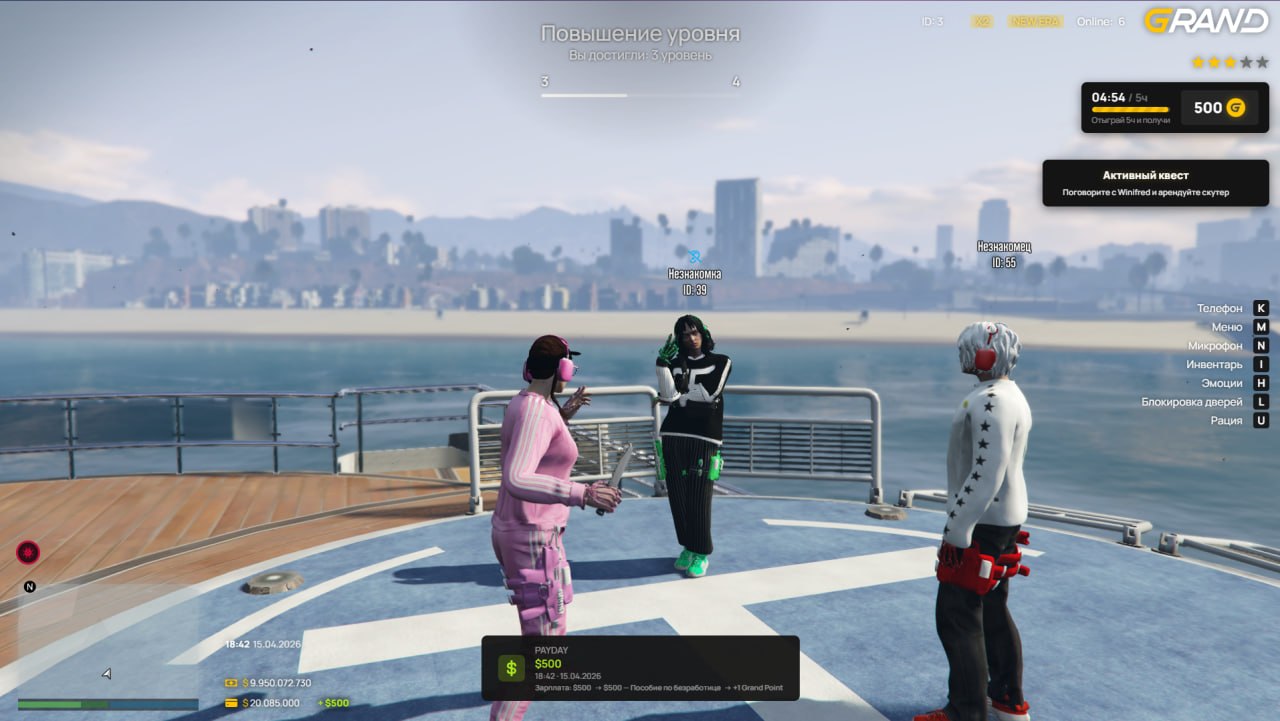This screenshot has height=721, width=1280.
Task: Click the GRAND server logo
Action: pos(1205,21)
